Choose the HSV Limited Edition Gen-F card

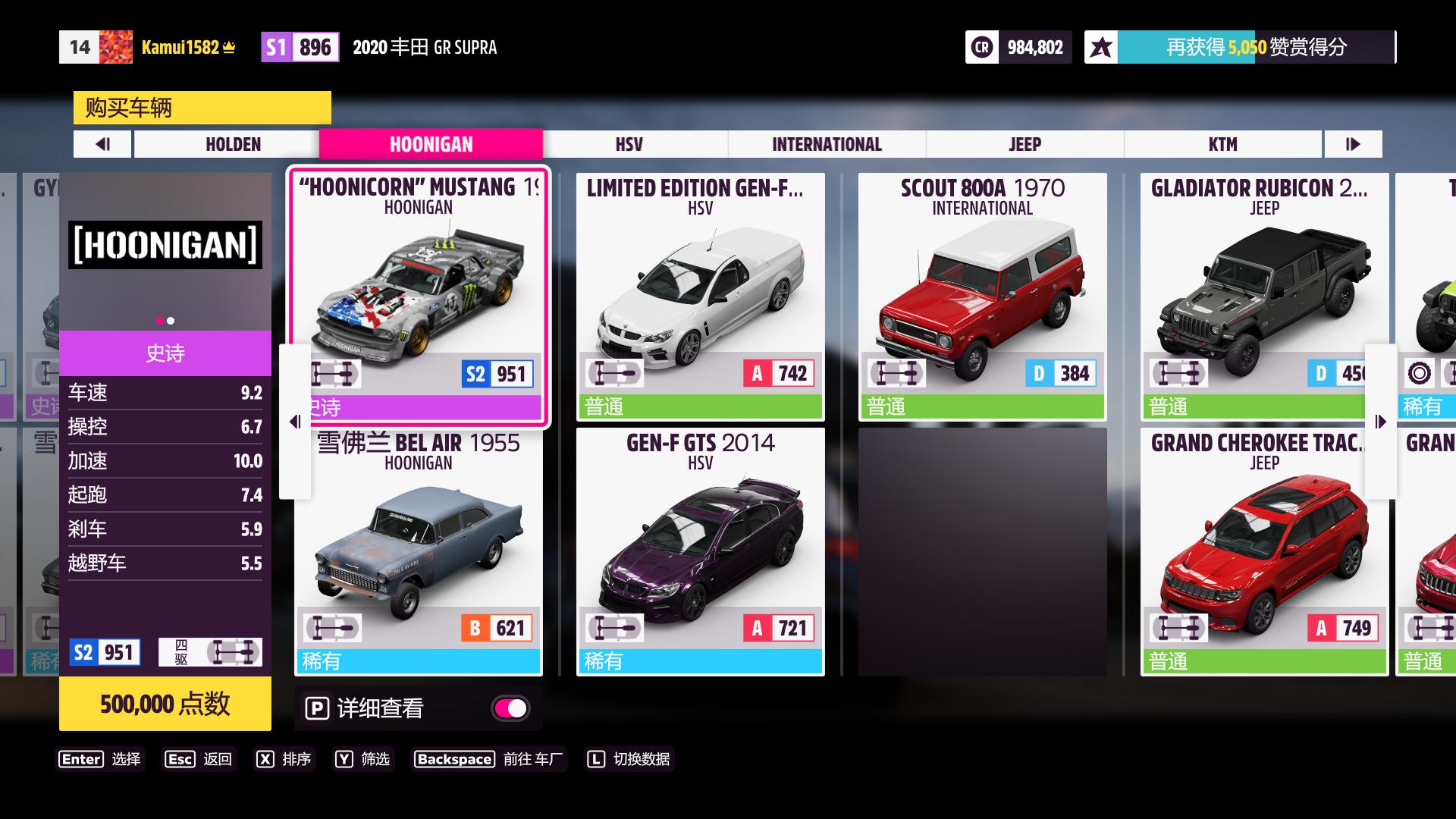700,296
